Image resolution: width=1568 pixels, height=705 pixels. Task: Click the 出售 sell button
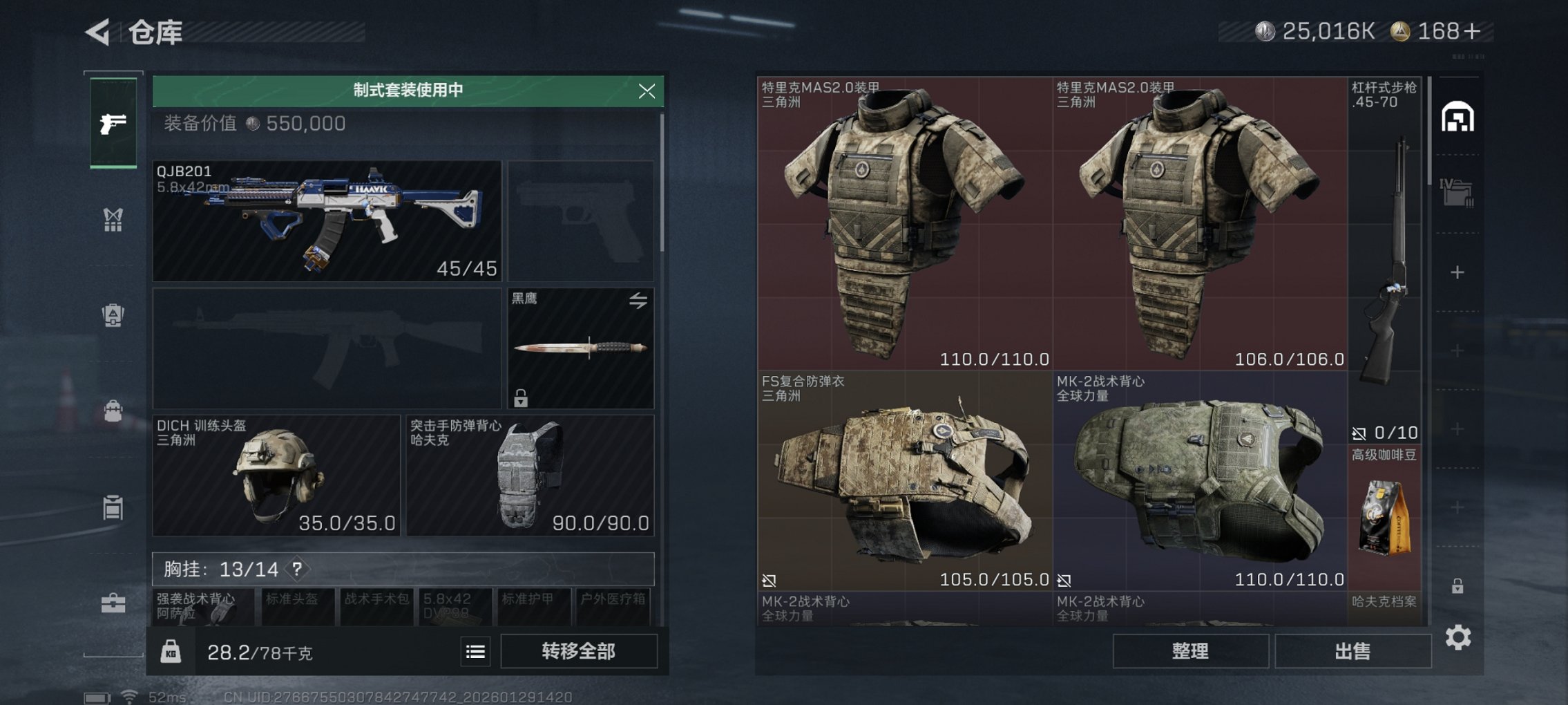point(1354,651)
